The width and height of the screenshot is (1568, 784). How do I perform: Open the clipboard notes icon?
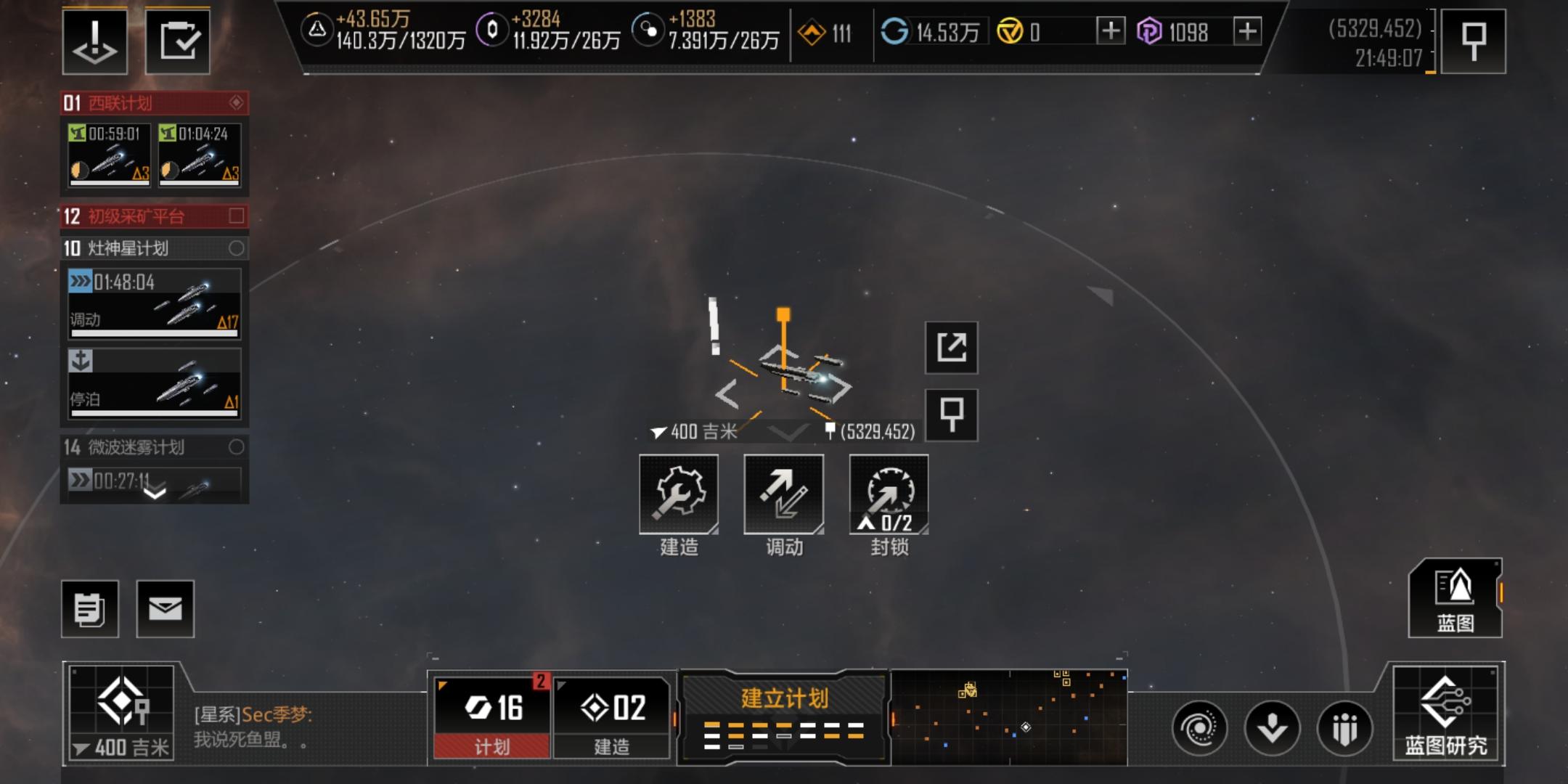90,609
